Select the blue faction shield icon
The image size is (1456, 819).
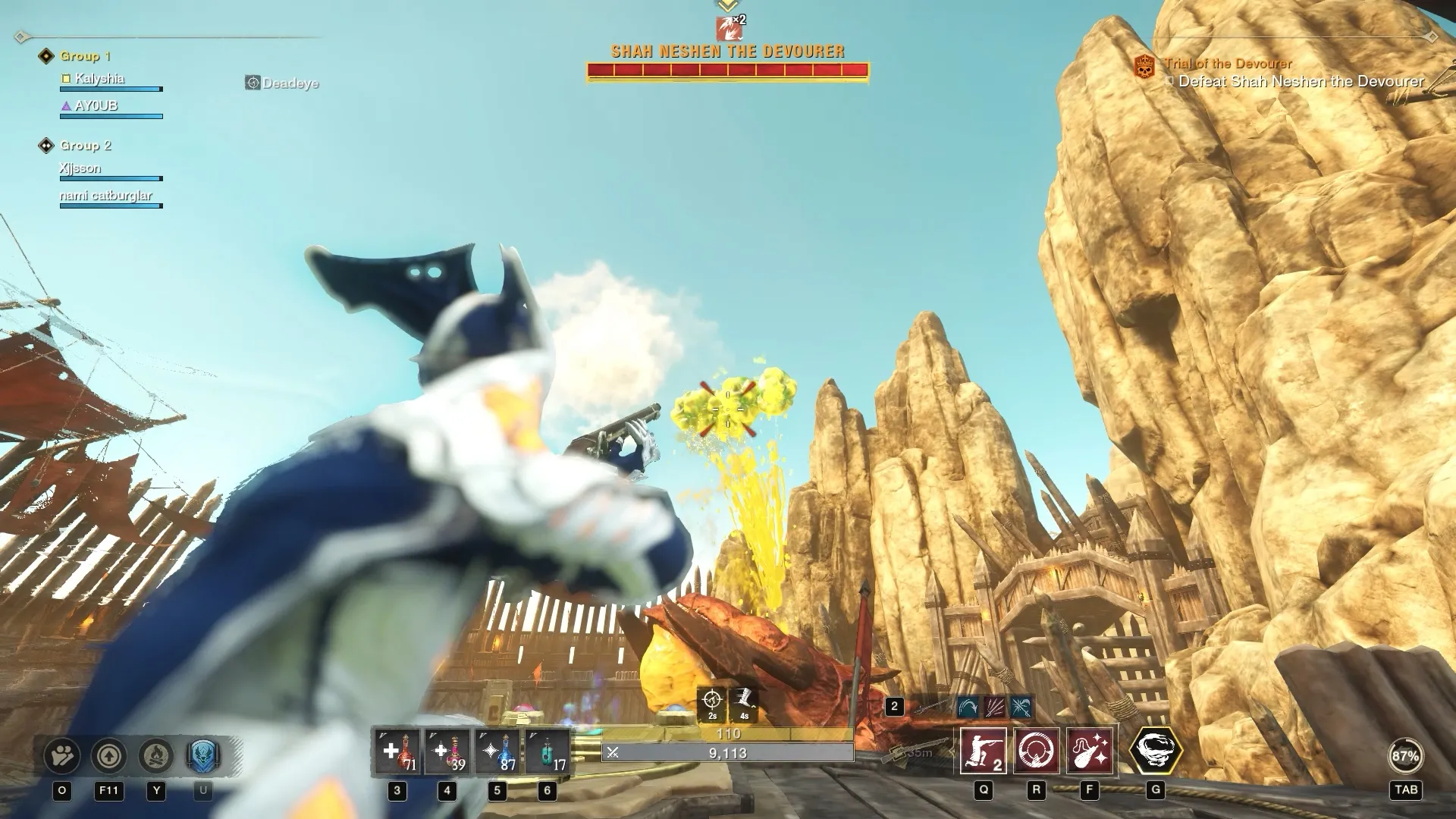click(x=202, y=756)
